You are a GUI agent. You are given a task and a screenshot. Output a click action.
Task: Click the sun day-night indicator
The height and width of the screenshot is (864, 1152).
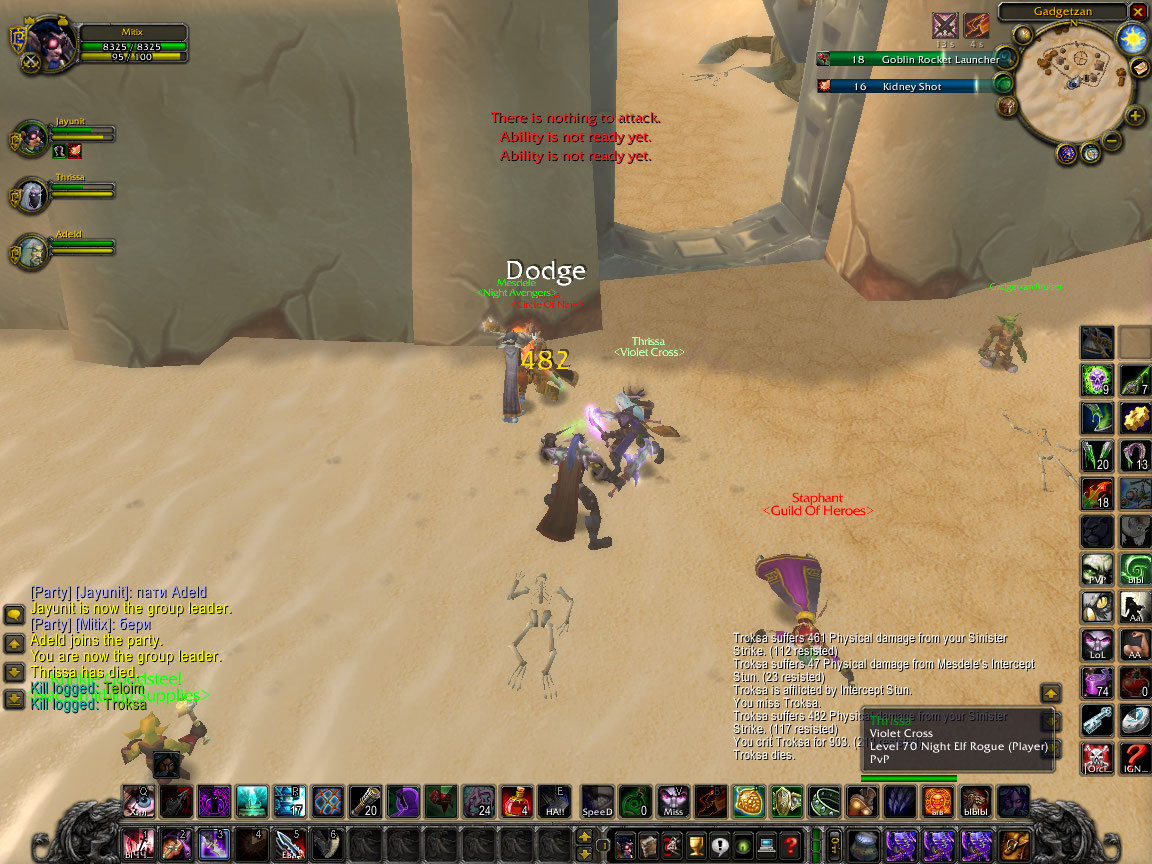tap(1132, 39)
